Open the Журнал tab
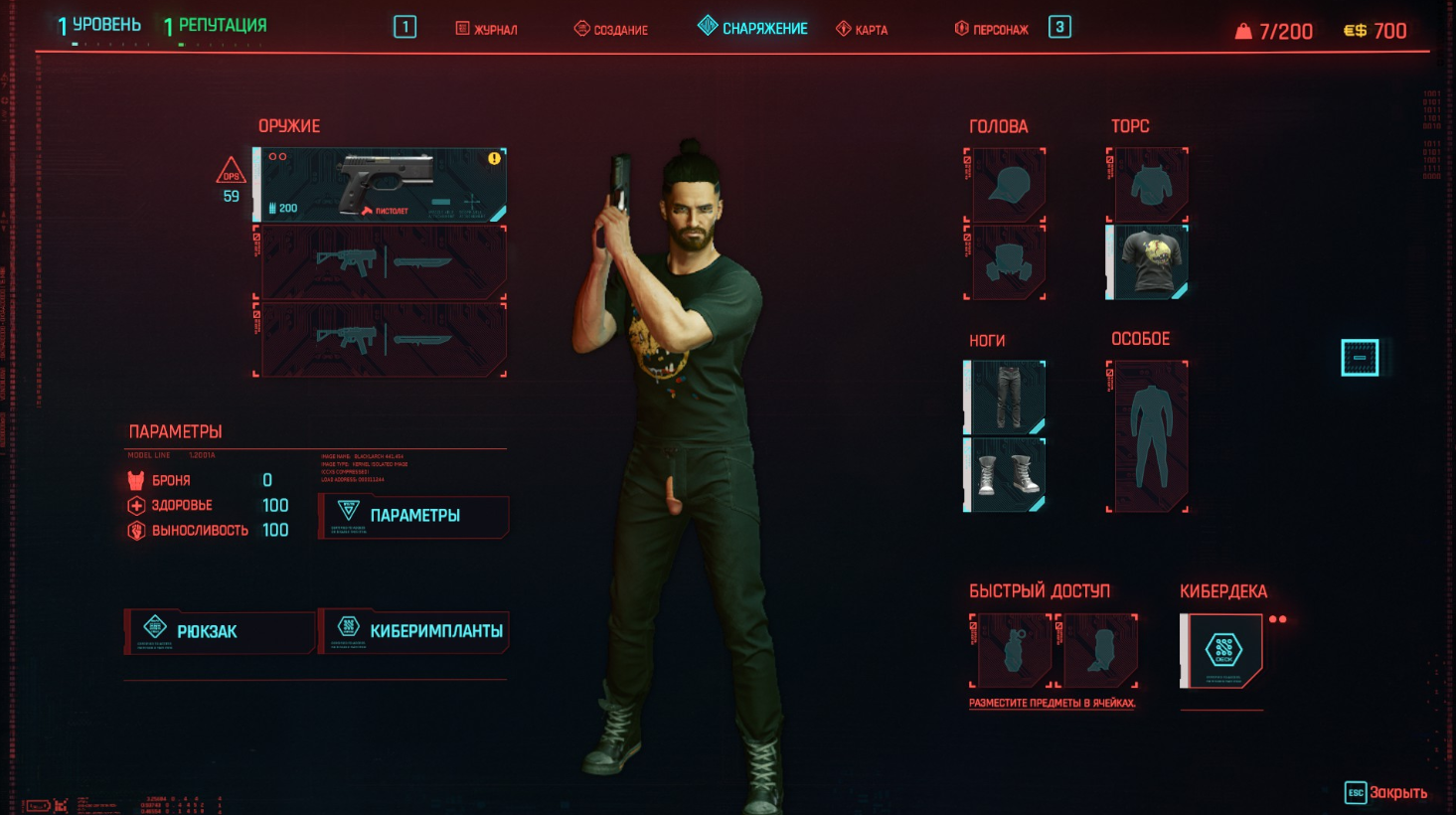The width and height of the screenshot is (1456, 815). (x=487, y=29)
